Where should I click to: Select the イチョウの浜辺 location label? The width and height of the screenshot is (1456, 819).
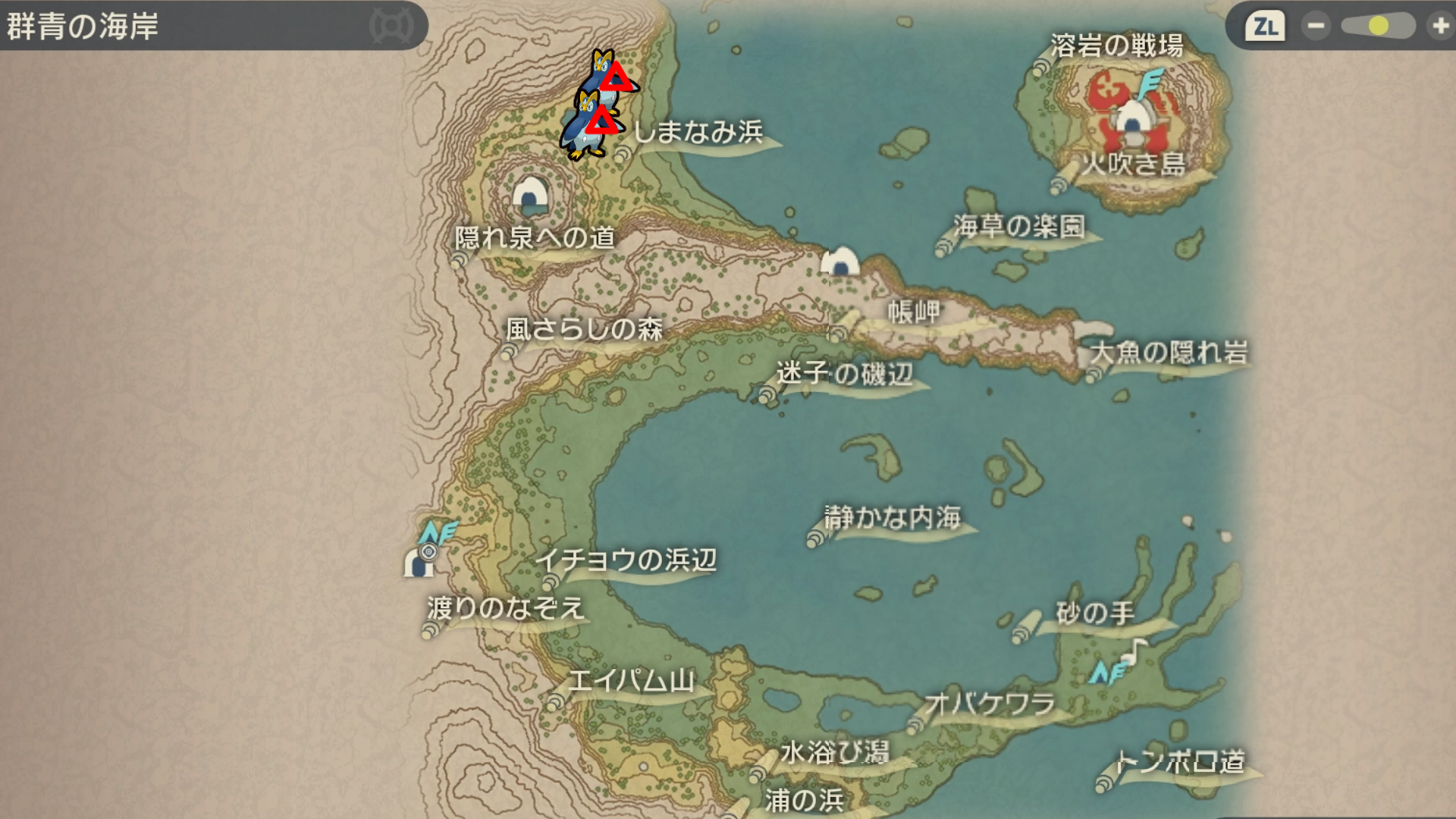[626, 560]
